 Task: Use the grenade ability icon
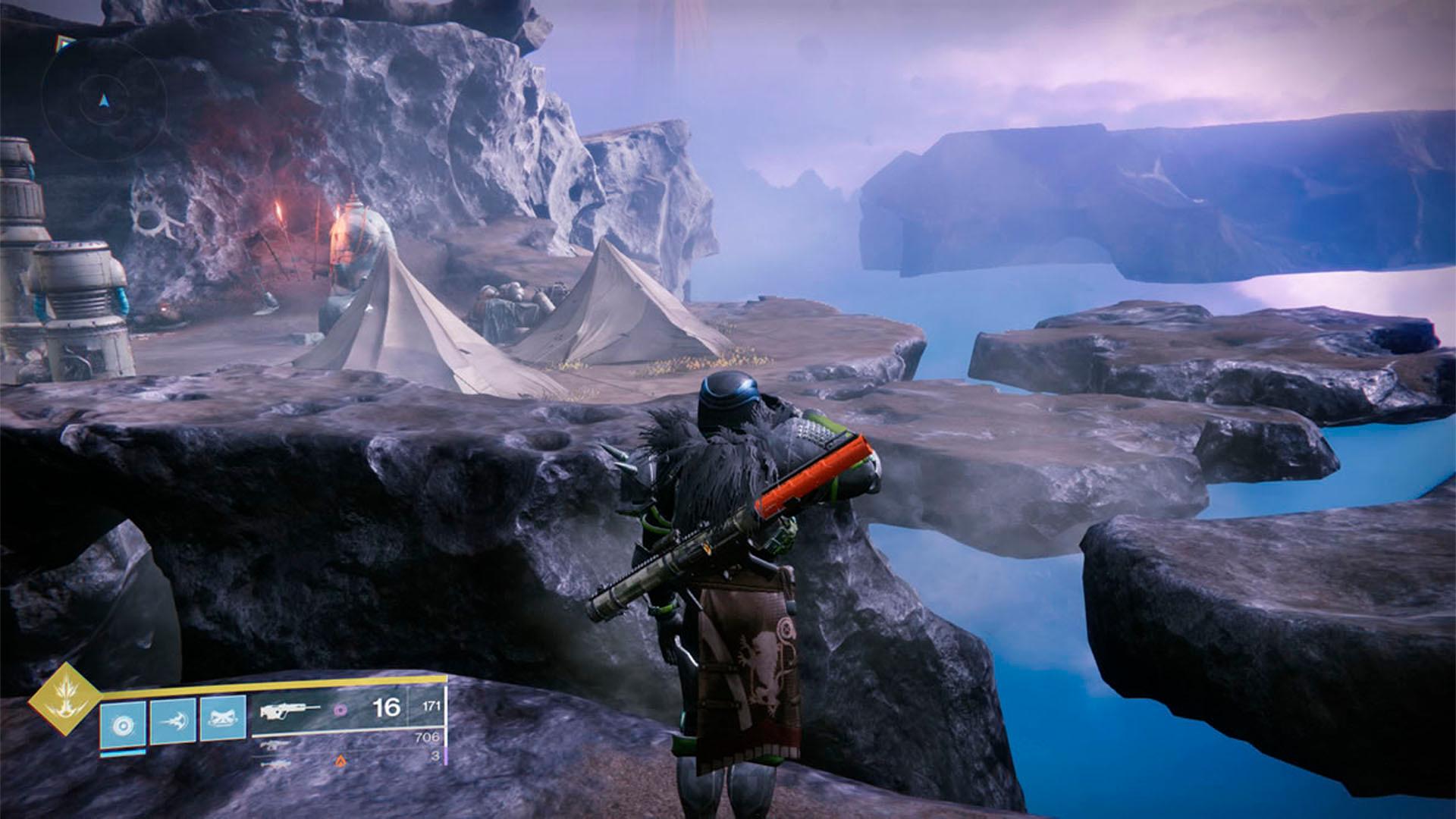[x=121, y=723]
